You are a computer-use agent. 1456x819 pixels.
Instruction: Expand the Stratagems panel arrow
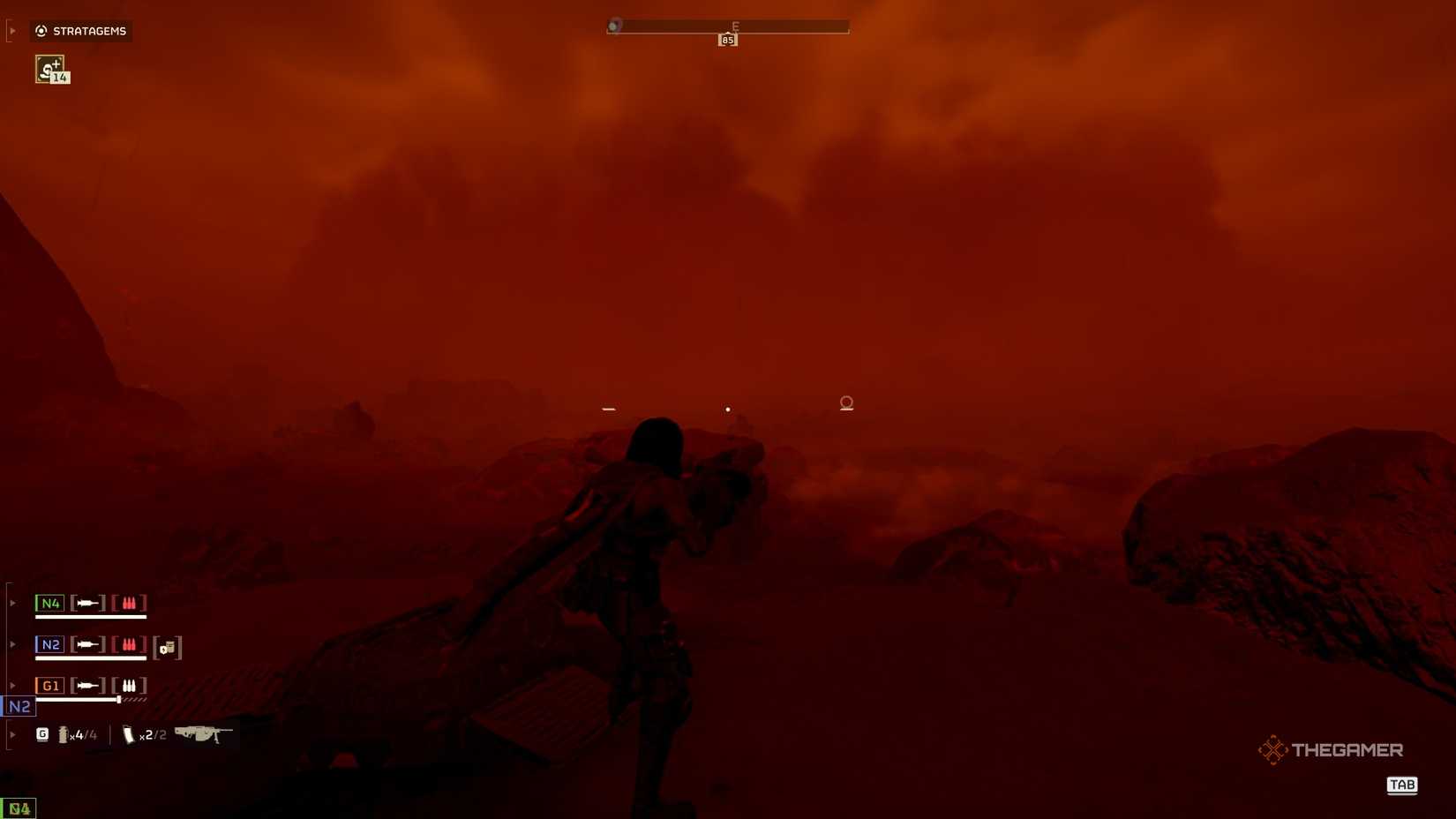point(12,29)
